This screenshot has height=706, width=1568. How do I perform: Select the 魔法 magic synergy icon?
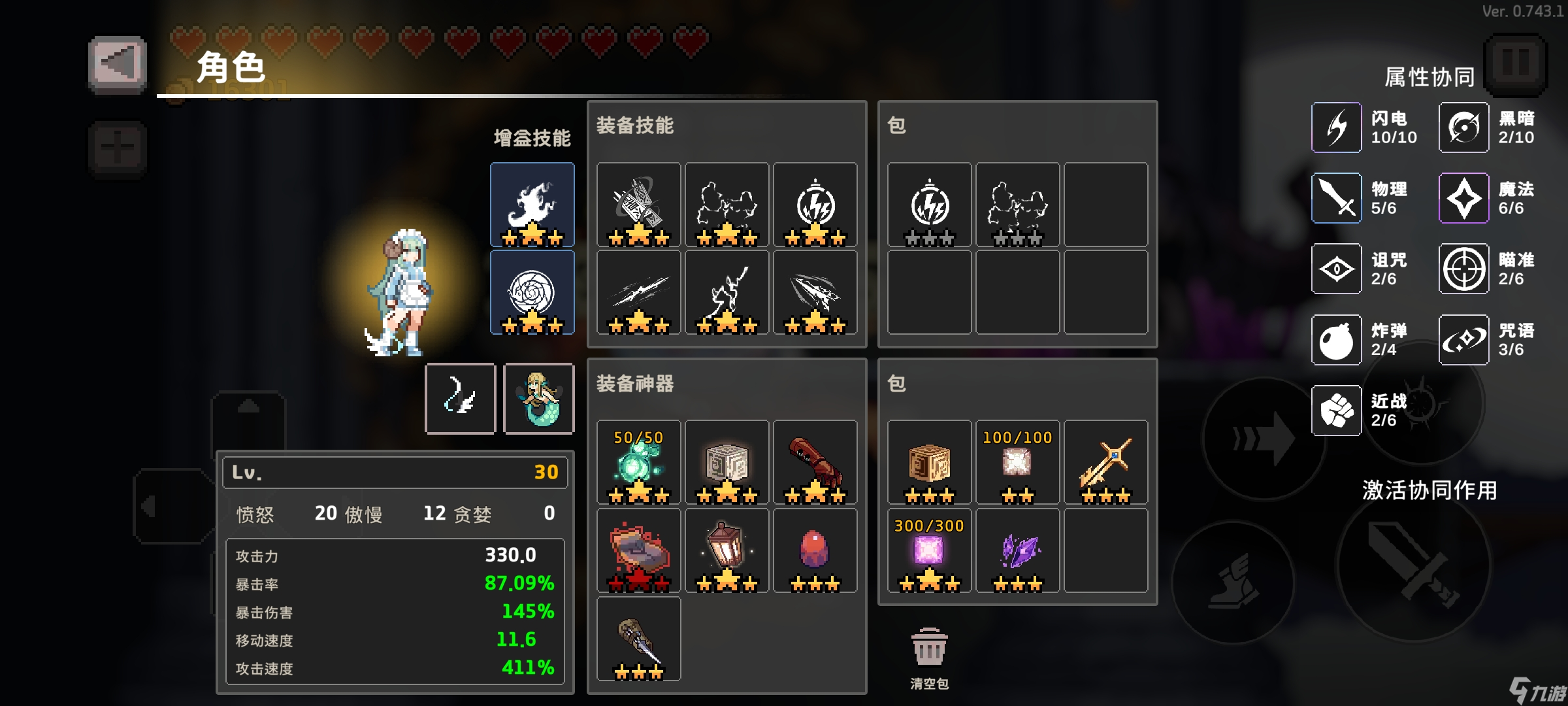[x=1463, y=198]
